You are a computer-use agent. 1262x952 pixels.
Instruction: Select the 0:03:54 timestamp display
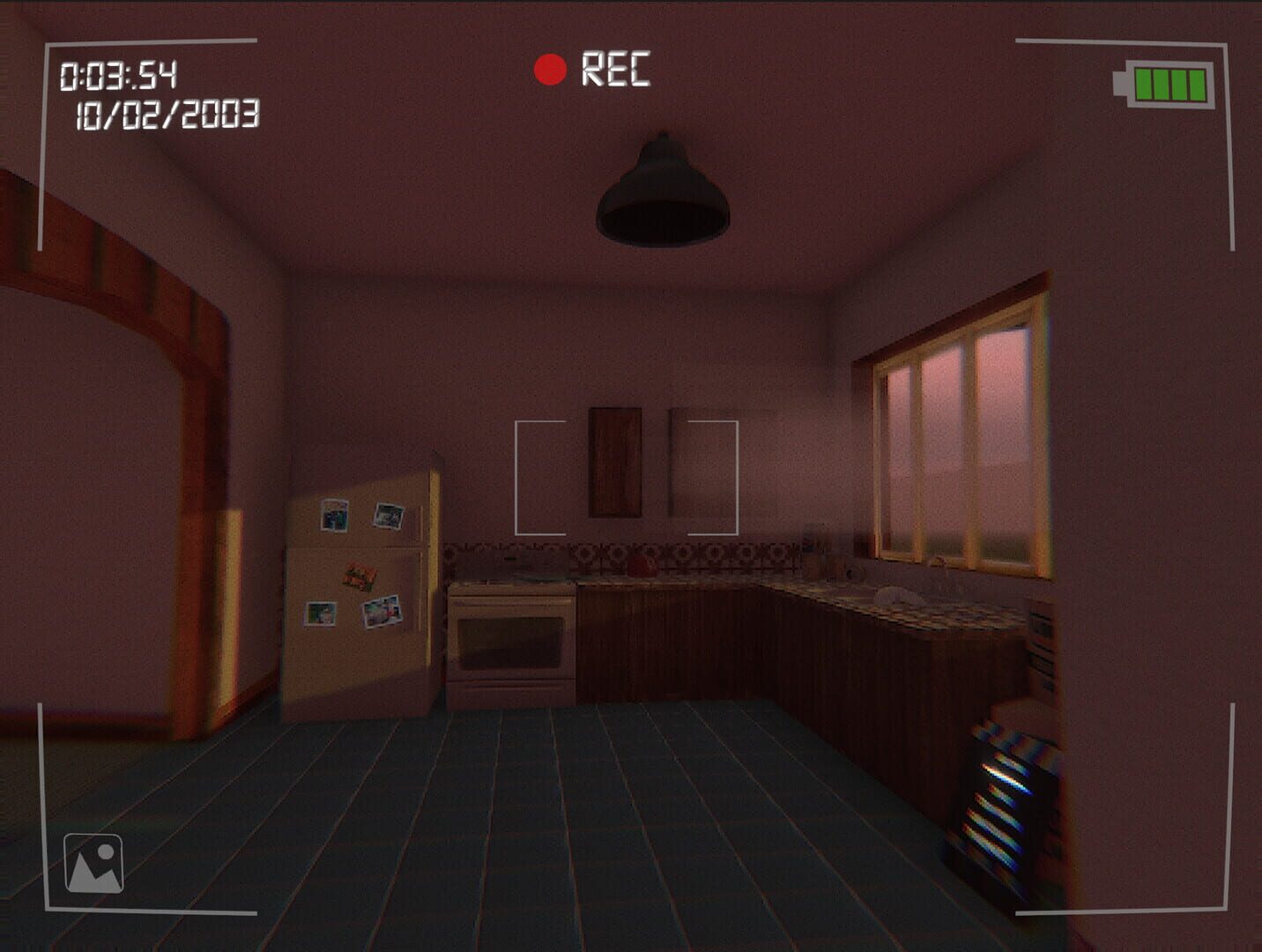[x=121, y=75]
